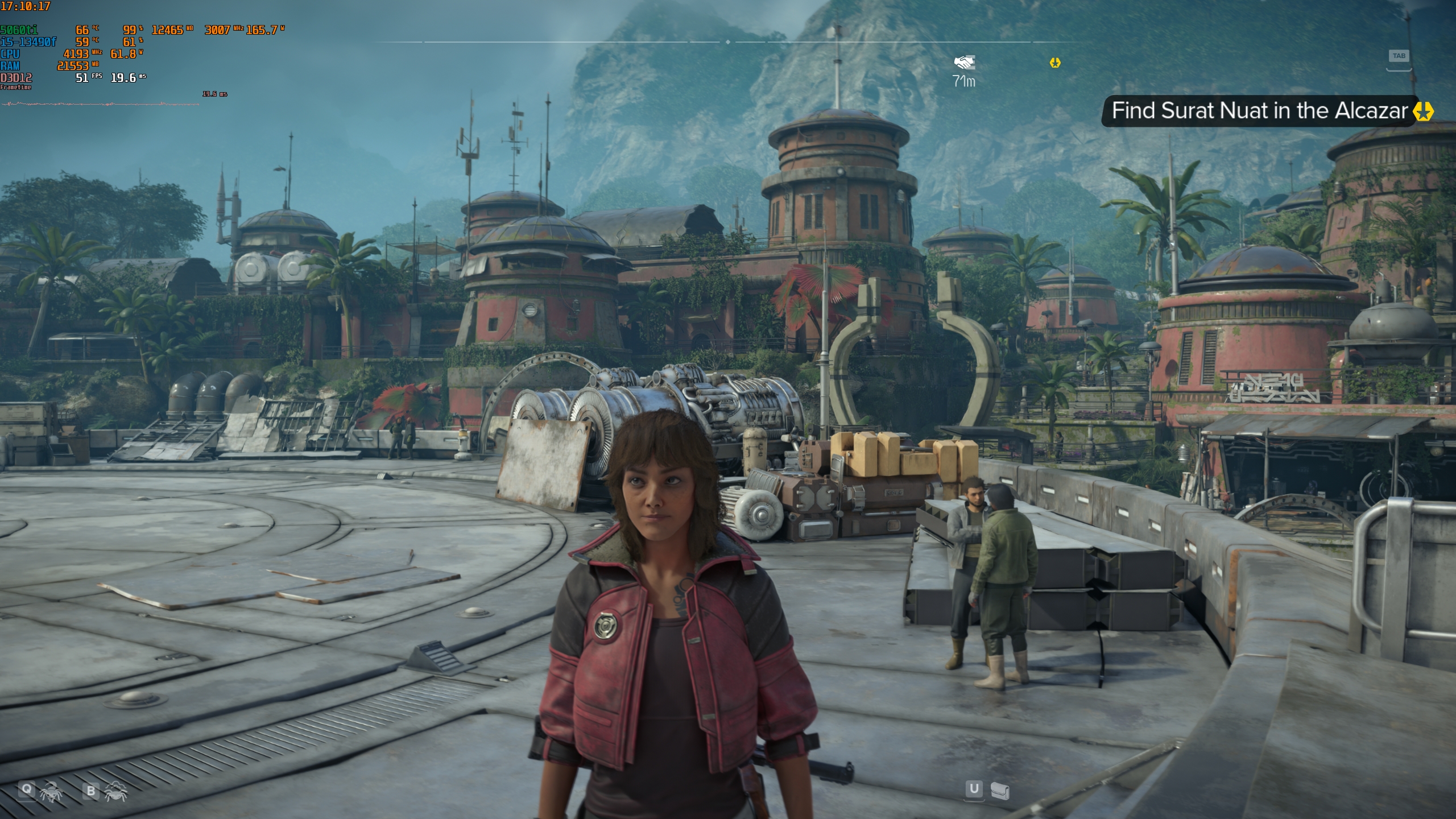Select the yellow quest star marker on the compass

coord(1055,63)
